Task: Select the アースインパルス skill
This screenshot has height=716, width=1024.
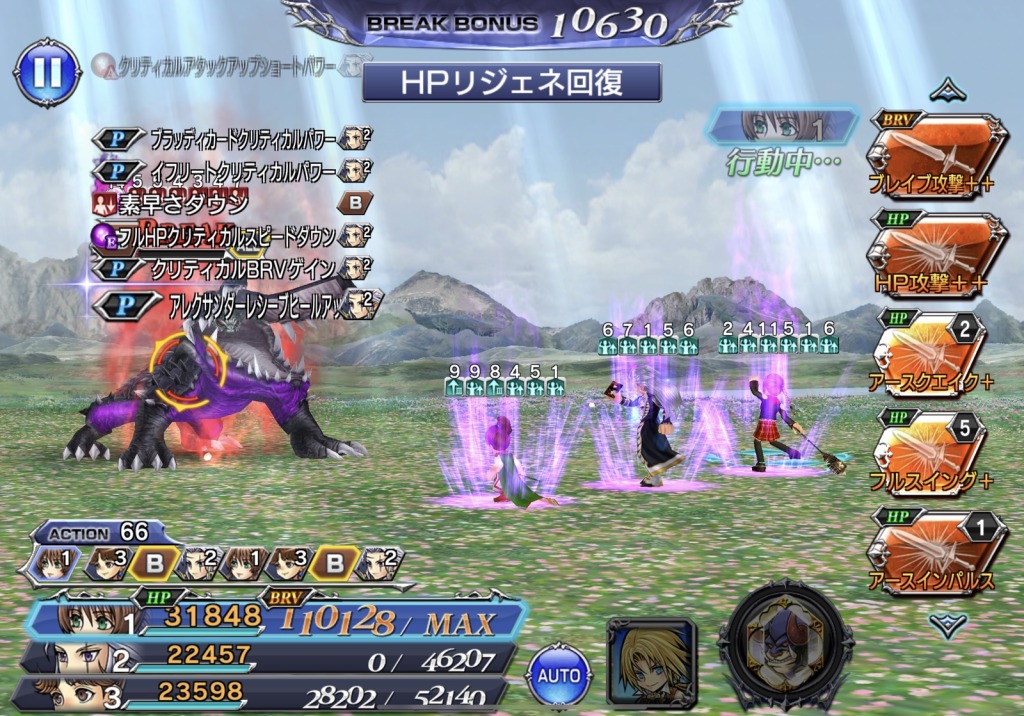Action: [937, 551]
